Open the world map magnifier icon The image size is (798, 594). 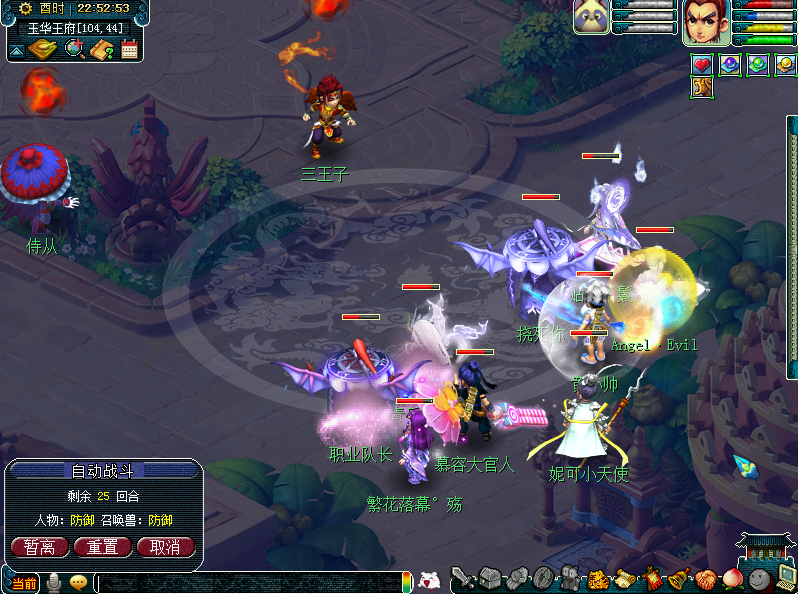73,48
